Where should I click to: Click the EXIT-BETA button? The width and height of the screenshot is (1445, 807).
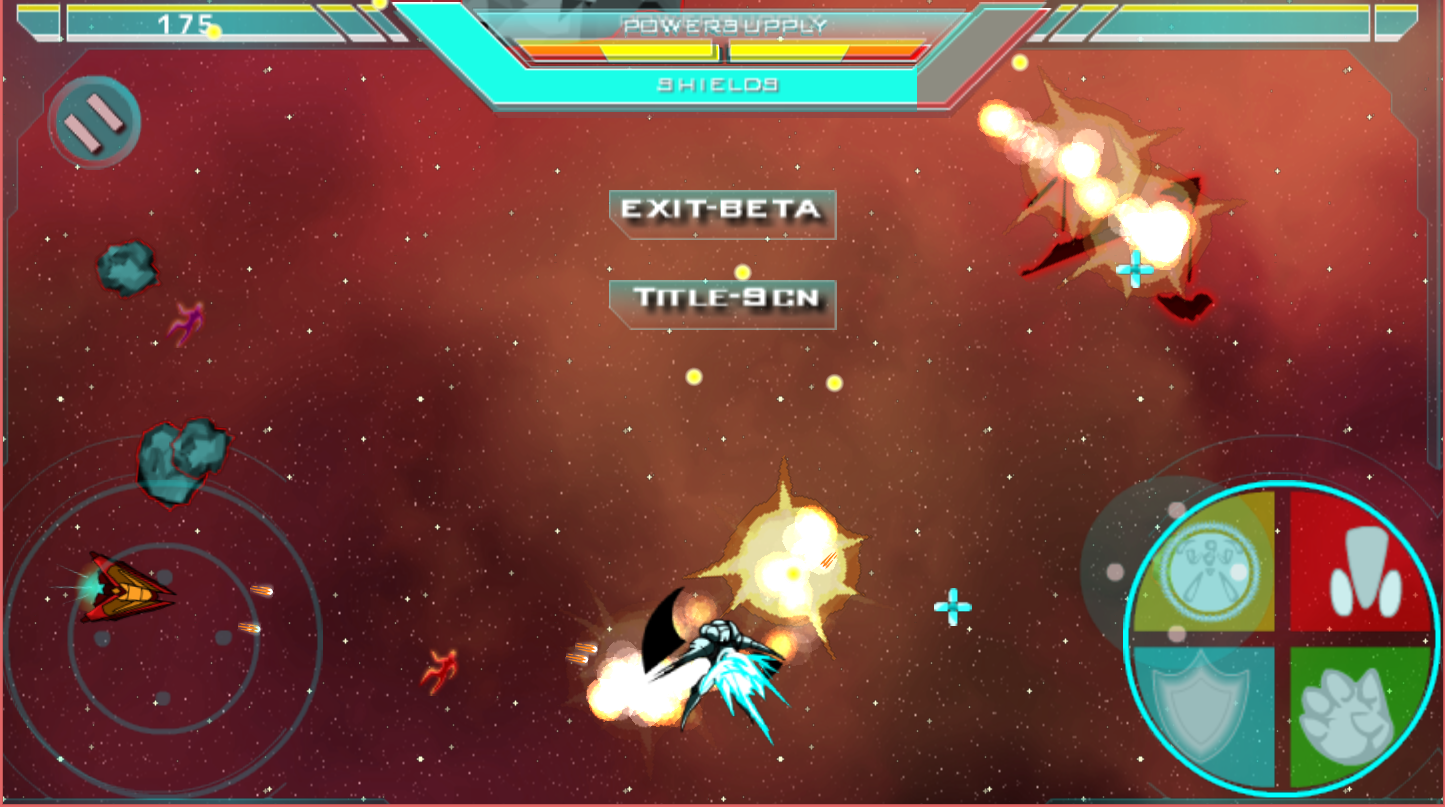pos(722,211)
